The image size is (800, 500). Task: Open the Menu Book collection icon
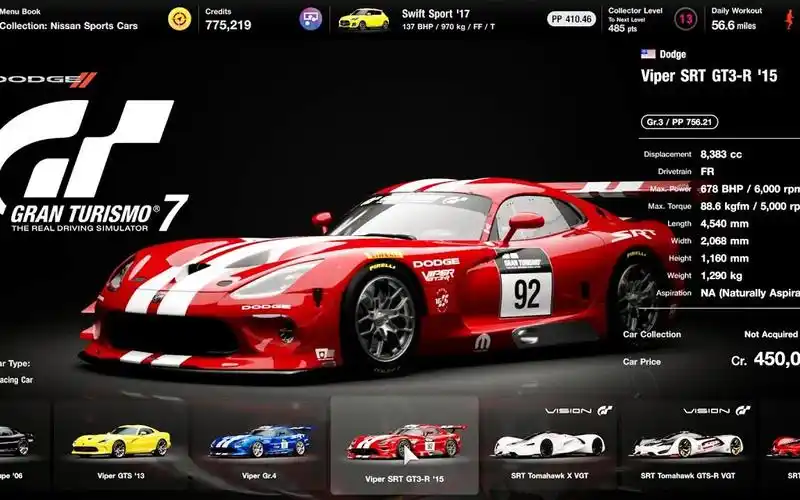(180, 18)
